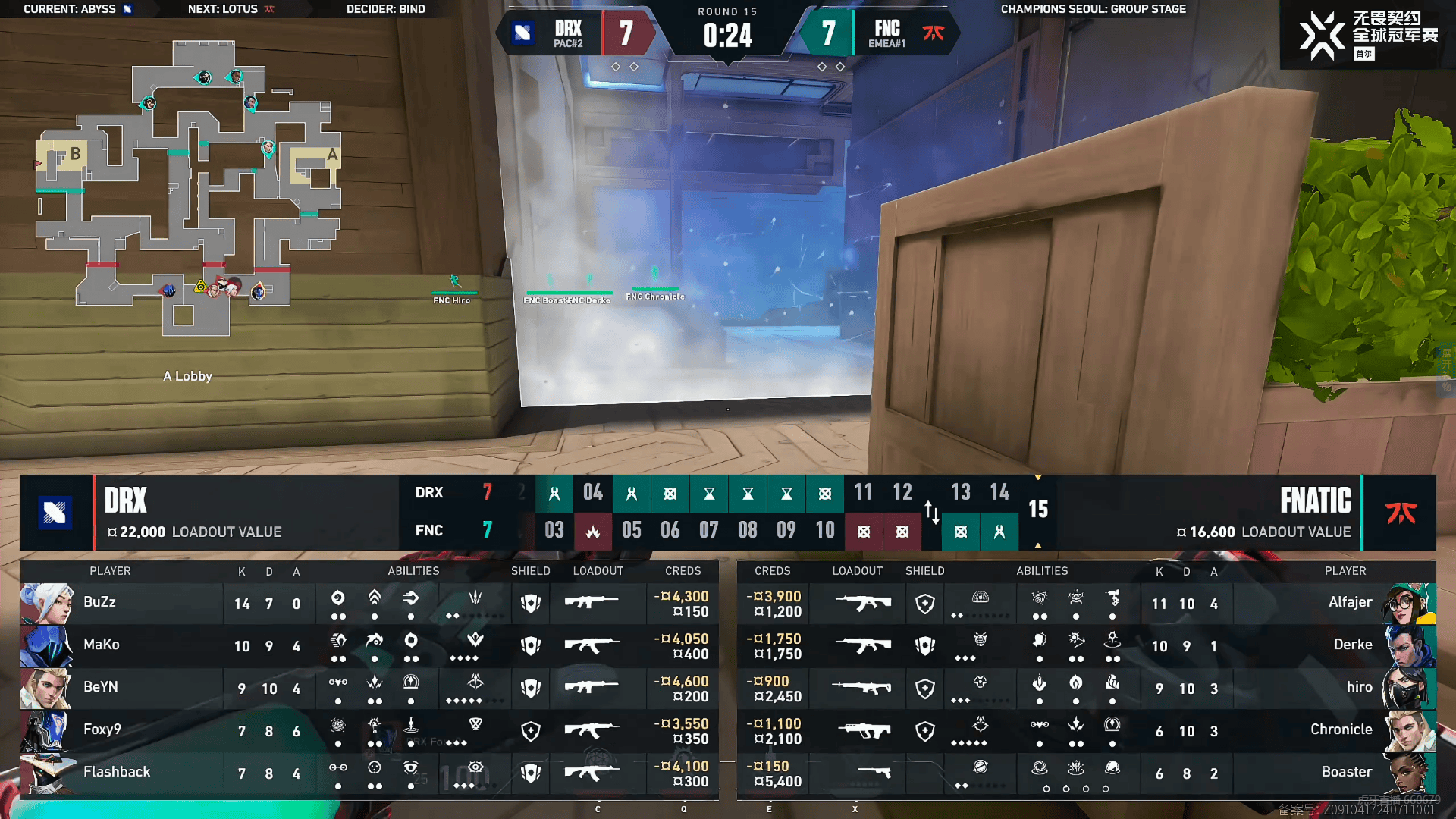This screenshot has width=1456, height=819.
Task: Click the side-swap arrows in round timeline
Action: point(932,513)
